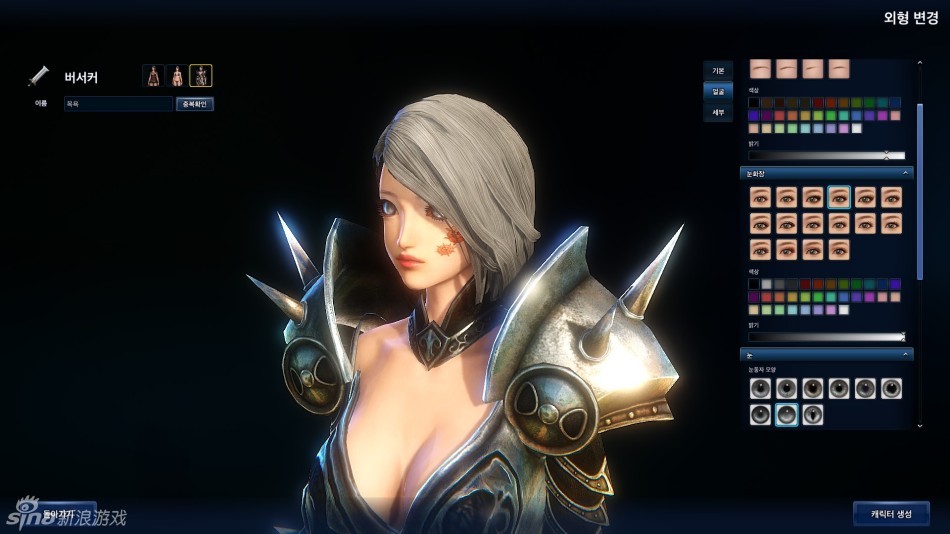The width and height of the screenshot is (950, 534).
Task: Check name availability with 중복확인 button
Action: point(195,104)
